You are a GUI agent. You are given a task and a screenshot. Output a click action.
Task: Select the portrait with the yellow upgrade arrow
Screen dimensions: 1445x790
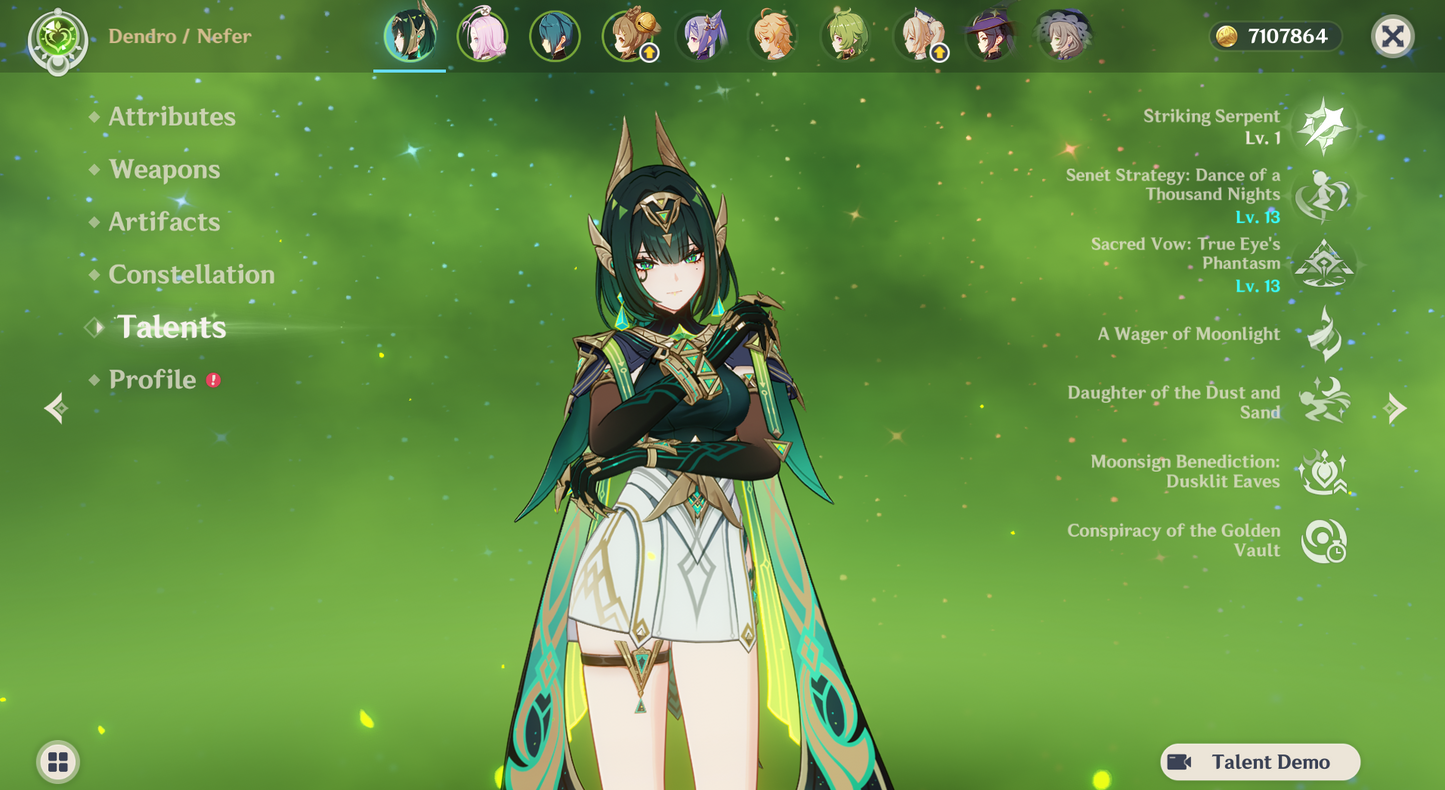point(632,35)
